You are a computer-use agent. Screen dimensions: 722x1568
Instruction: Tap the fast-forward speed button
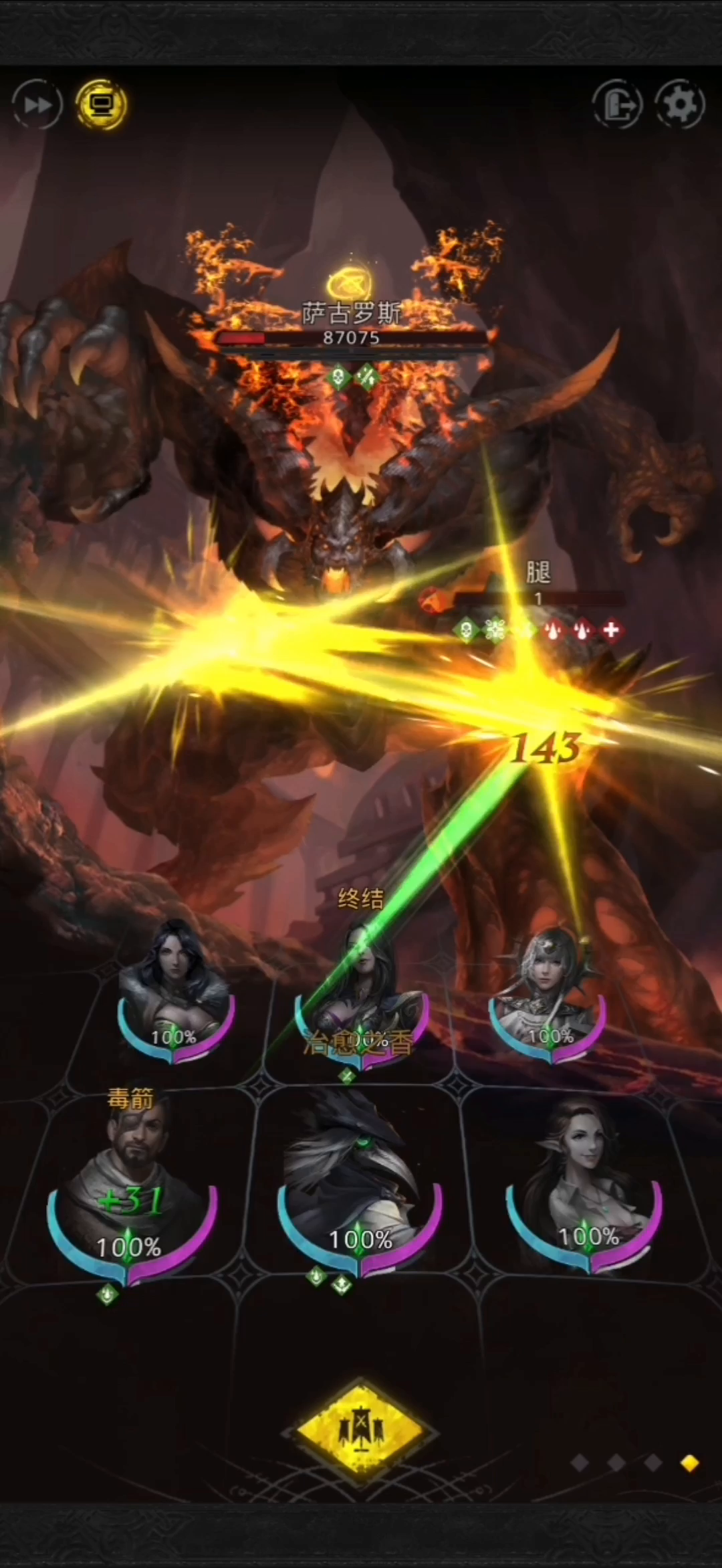[x=37, y=104]
